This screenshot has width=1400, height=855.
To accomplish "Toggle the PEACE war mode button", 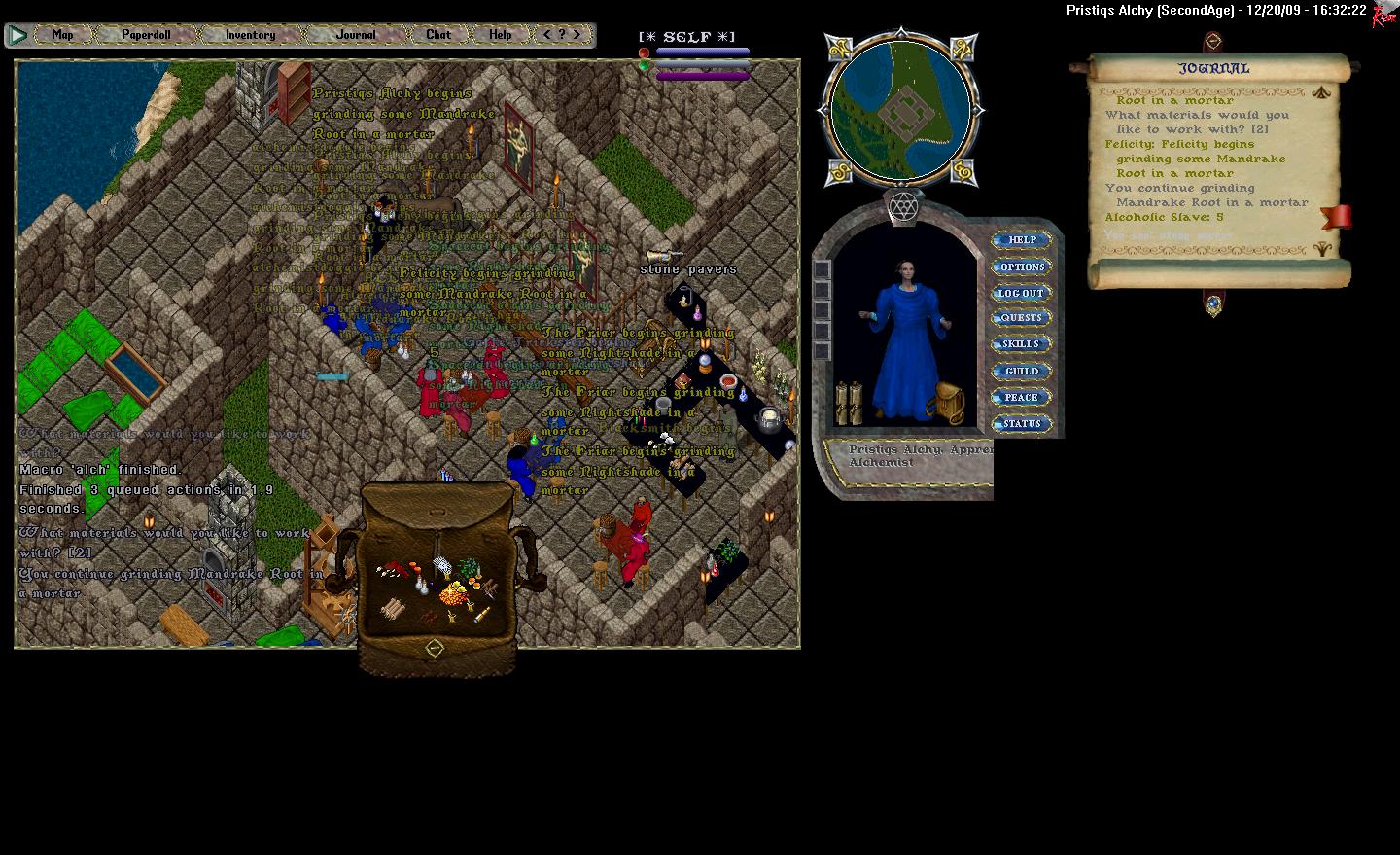I will [1022, 397].
